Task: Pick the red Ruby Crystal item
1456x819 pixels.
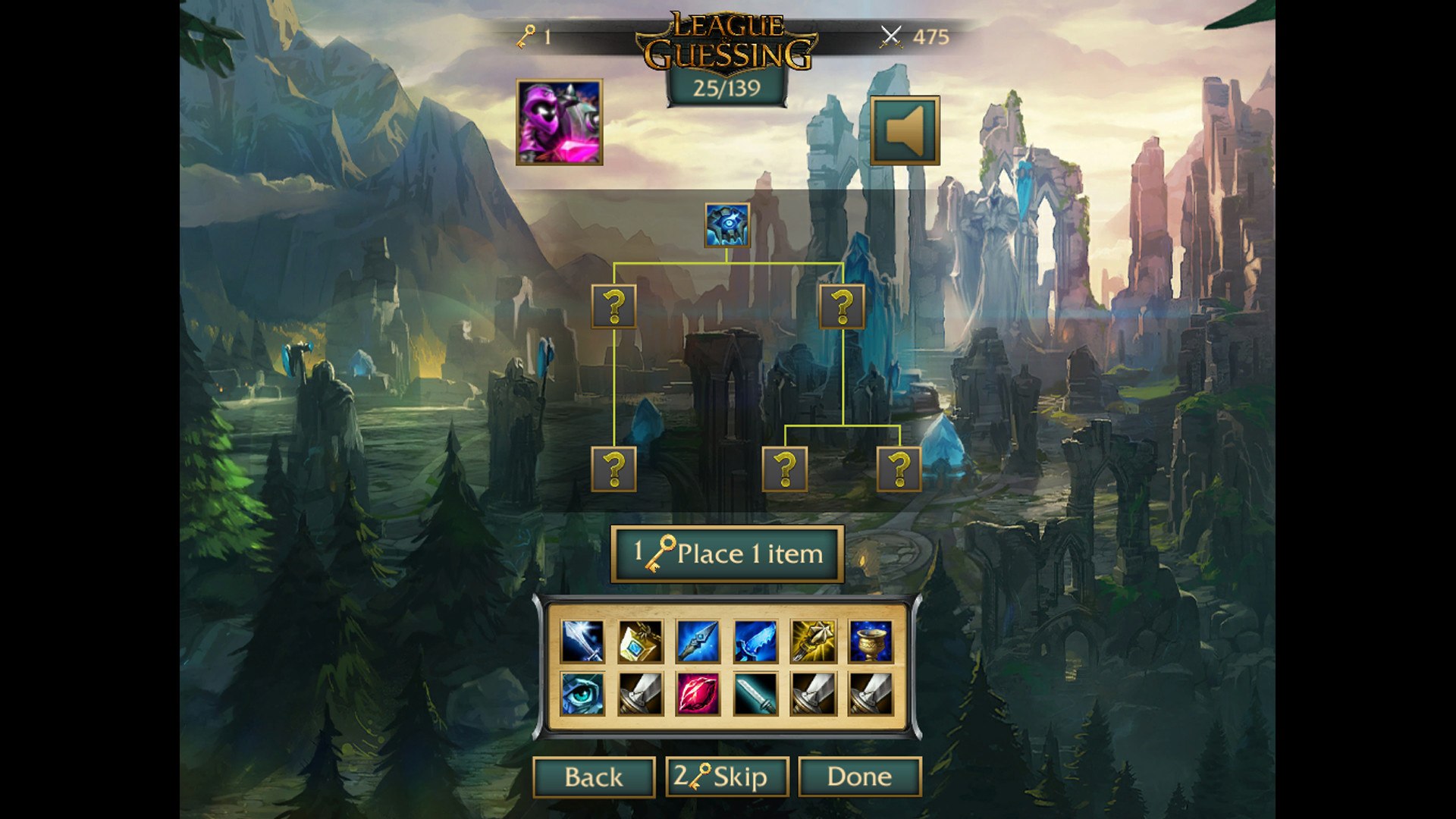Action: click(x=698, y=694)
